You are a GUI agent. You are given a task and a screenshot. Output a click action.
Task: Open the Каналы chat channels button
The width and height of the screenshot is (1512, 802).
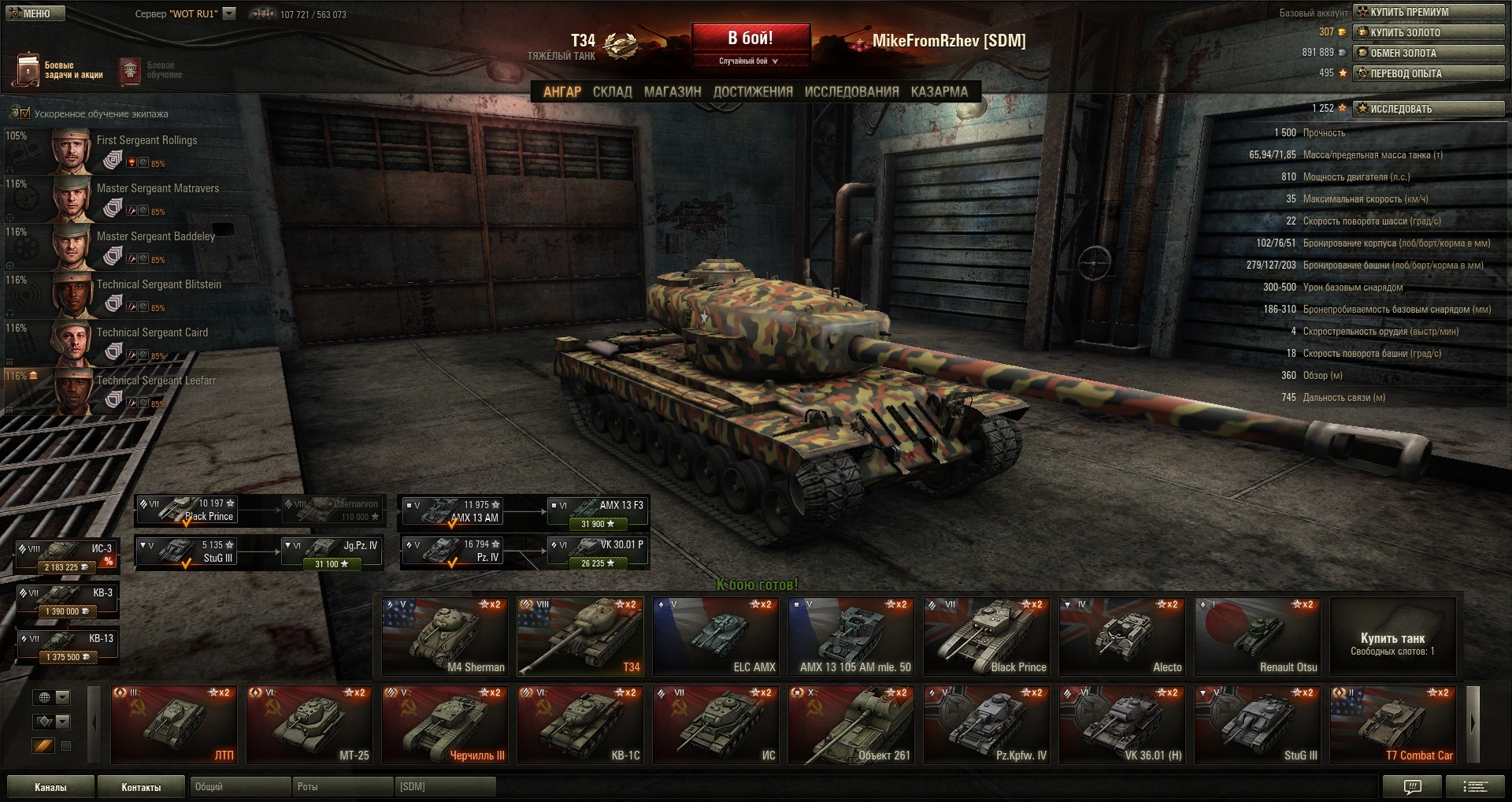[x=50, y=787]
